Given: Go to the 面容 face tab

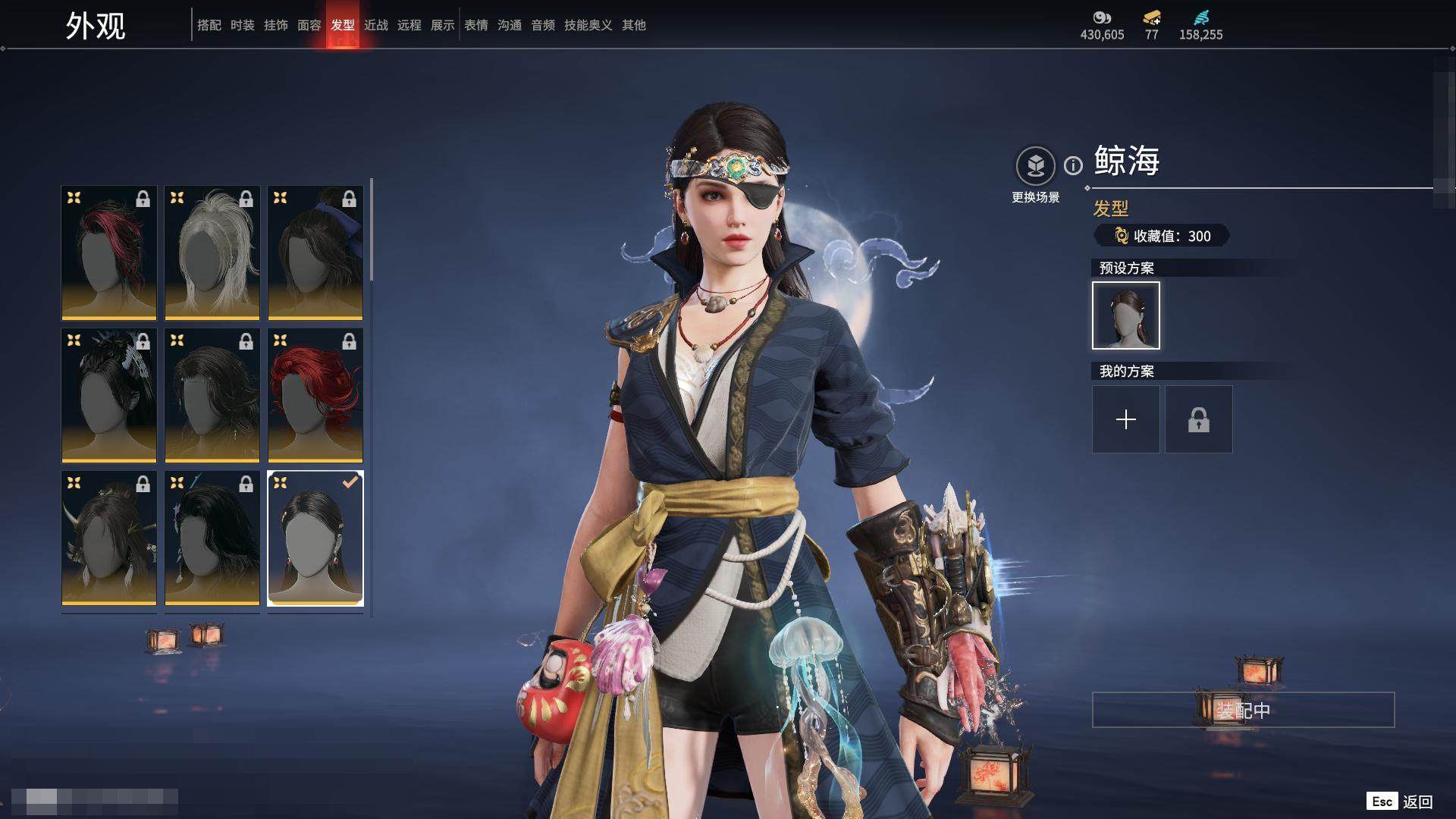Looking at the screenshot, I should tap(309, 25).
